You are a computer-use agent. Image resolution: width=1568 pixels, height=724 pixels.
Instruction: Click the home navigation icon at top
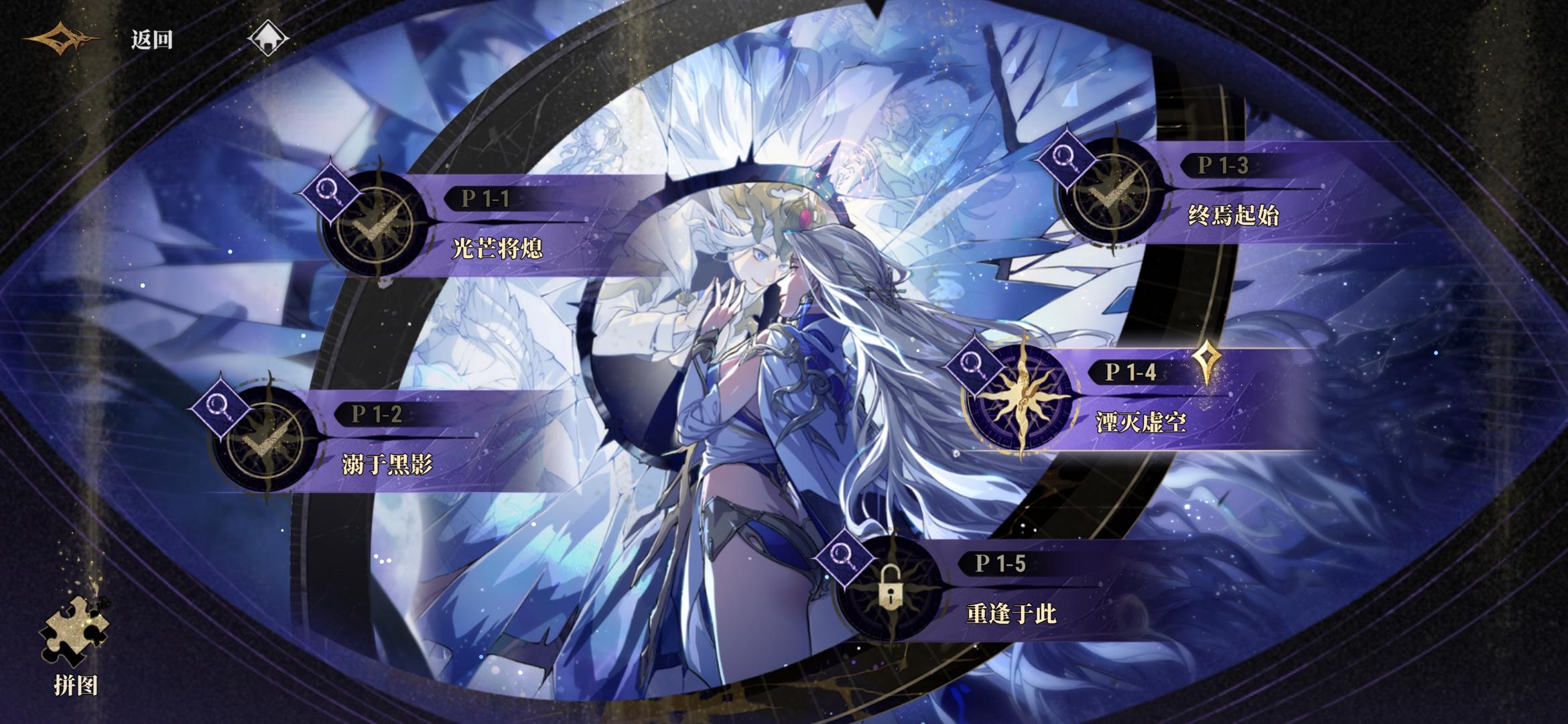(x=271, y=38)
